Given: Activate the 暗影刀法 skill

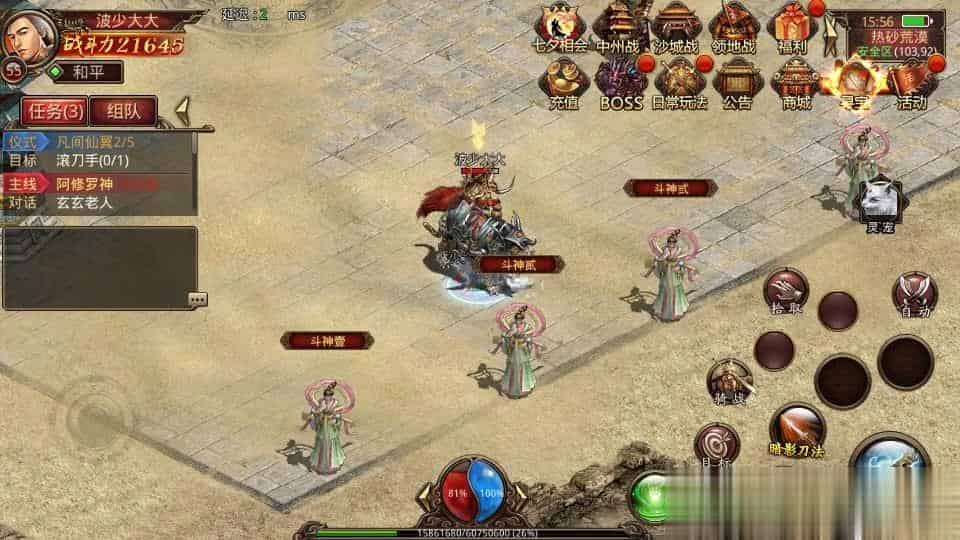Looking at the screenshot, I should (x=797, y=427).
